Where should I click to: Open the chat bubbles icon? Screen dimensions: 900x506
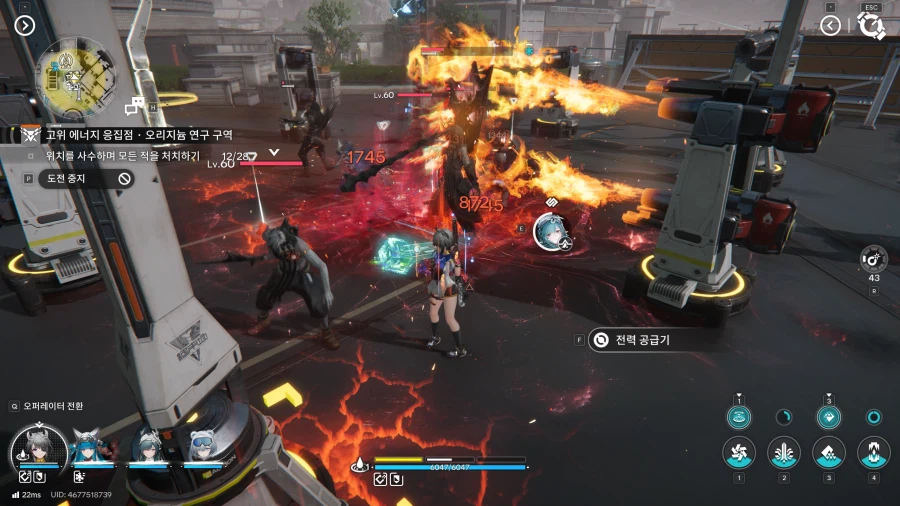click(x=134, y=106)
